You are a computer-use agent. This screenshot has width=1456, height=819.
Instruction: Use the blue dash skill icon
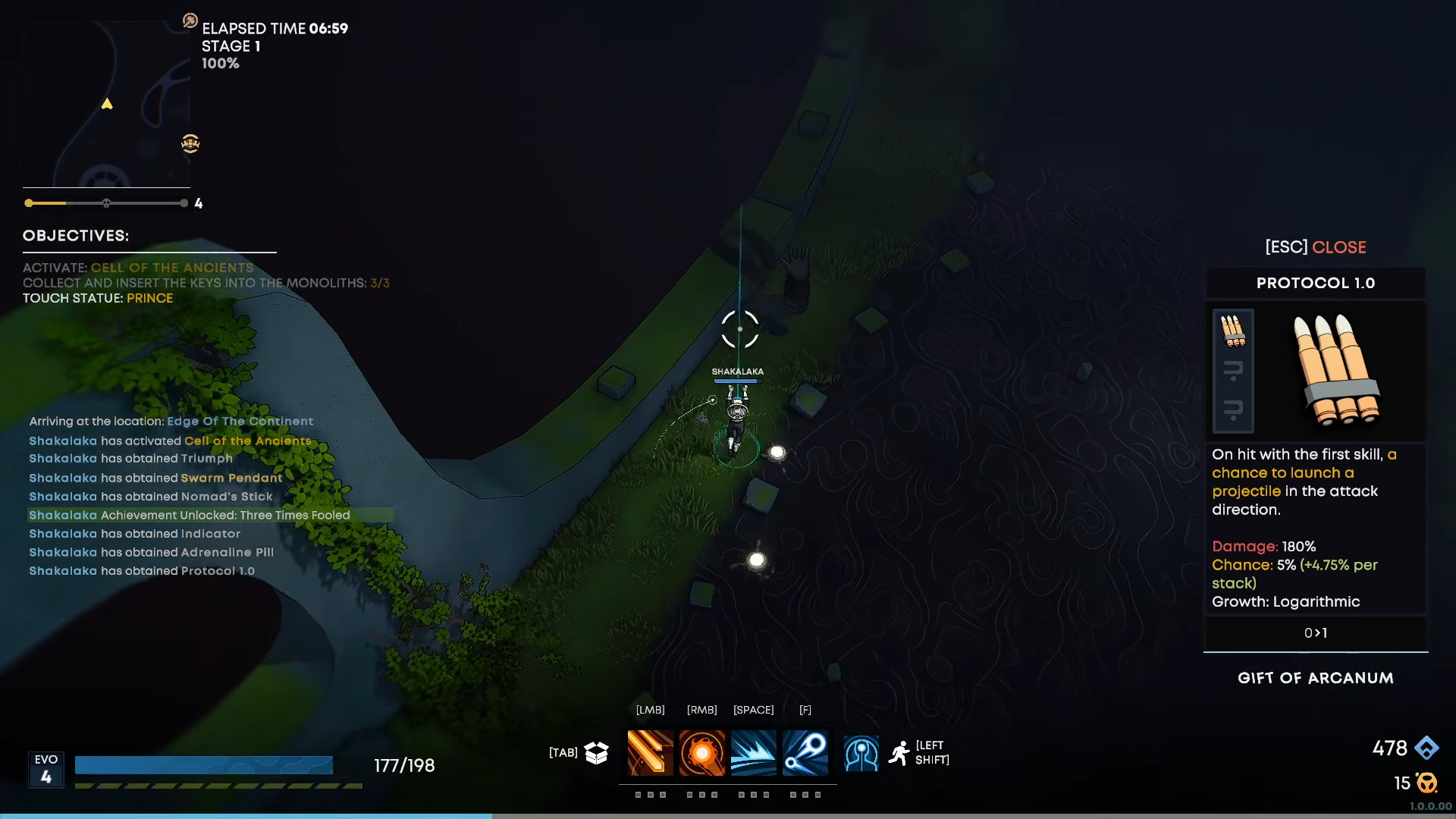click(753, 753)
